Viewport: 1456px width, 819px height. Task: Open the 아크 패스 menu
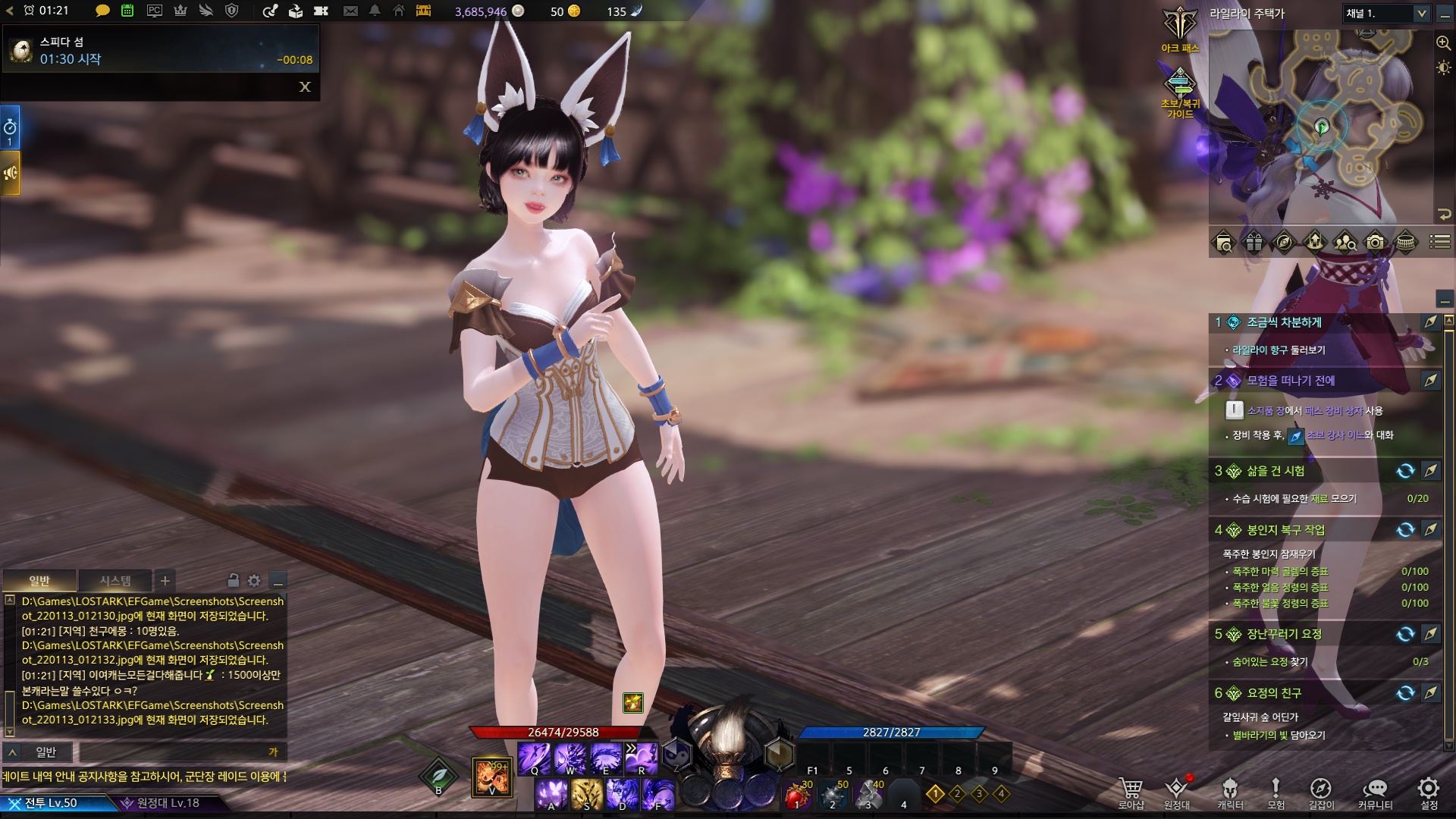click(1180, 29)
